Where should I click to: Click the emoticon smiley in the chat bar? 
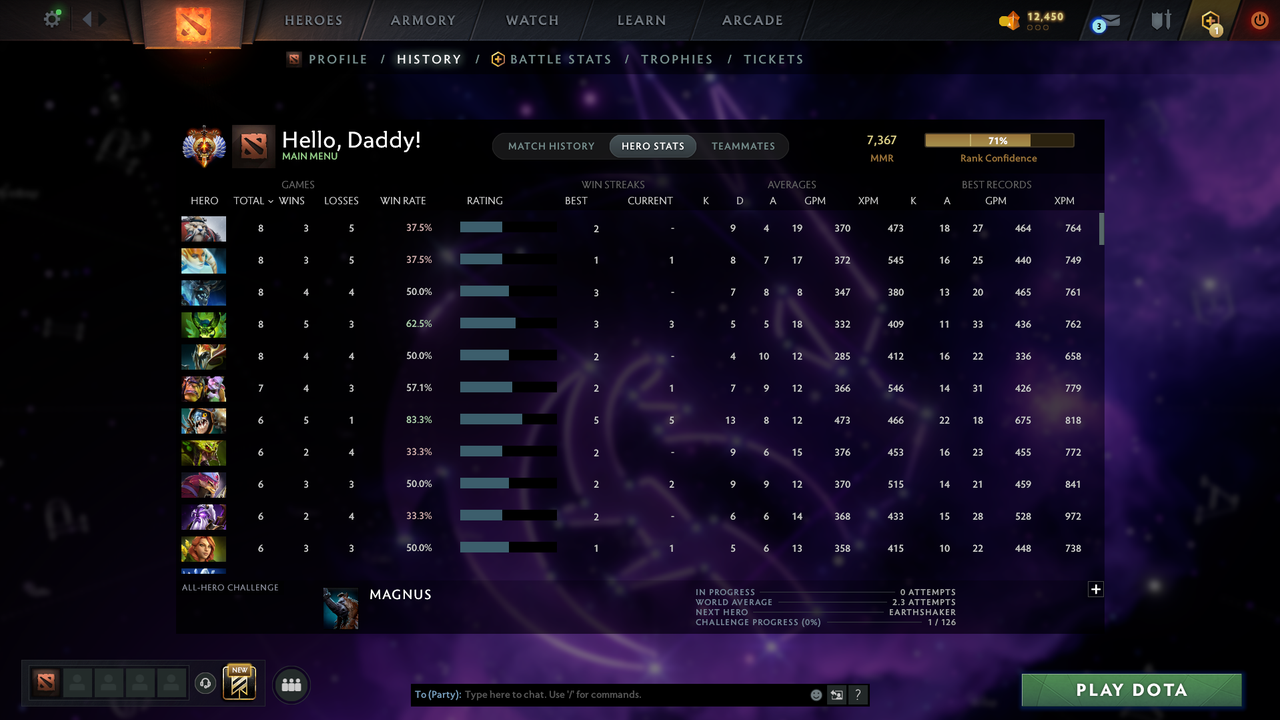coord(815,694)
